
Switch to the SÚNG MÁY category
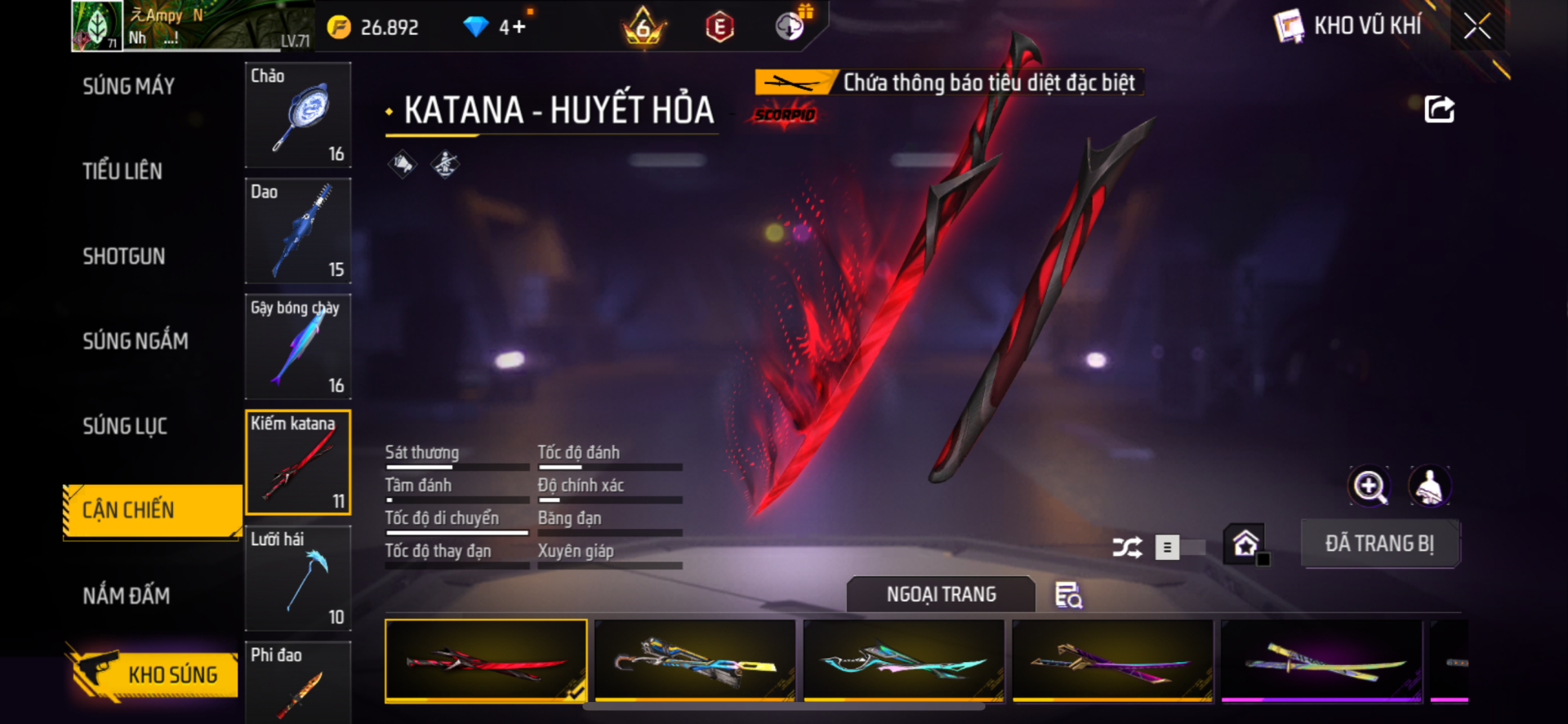(128, 87)
